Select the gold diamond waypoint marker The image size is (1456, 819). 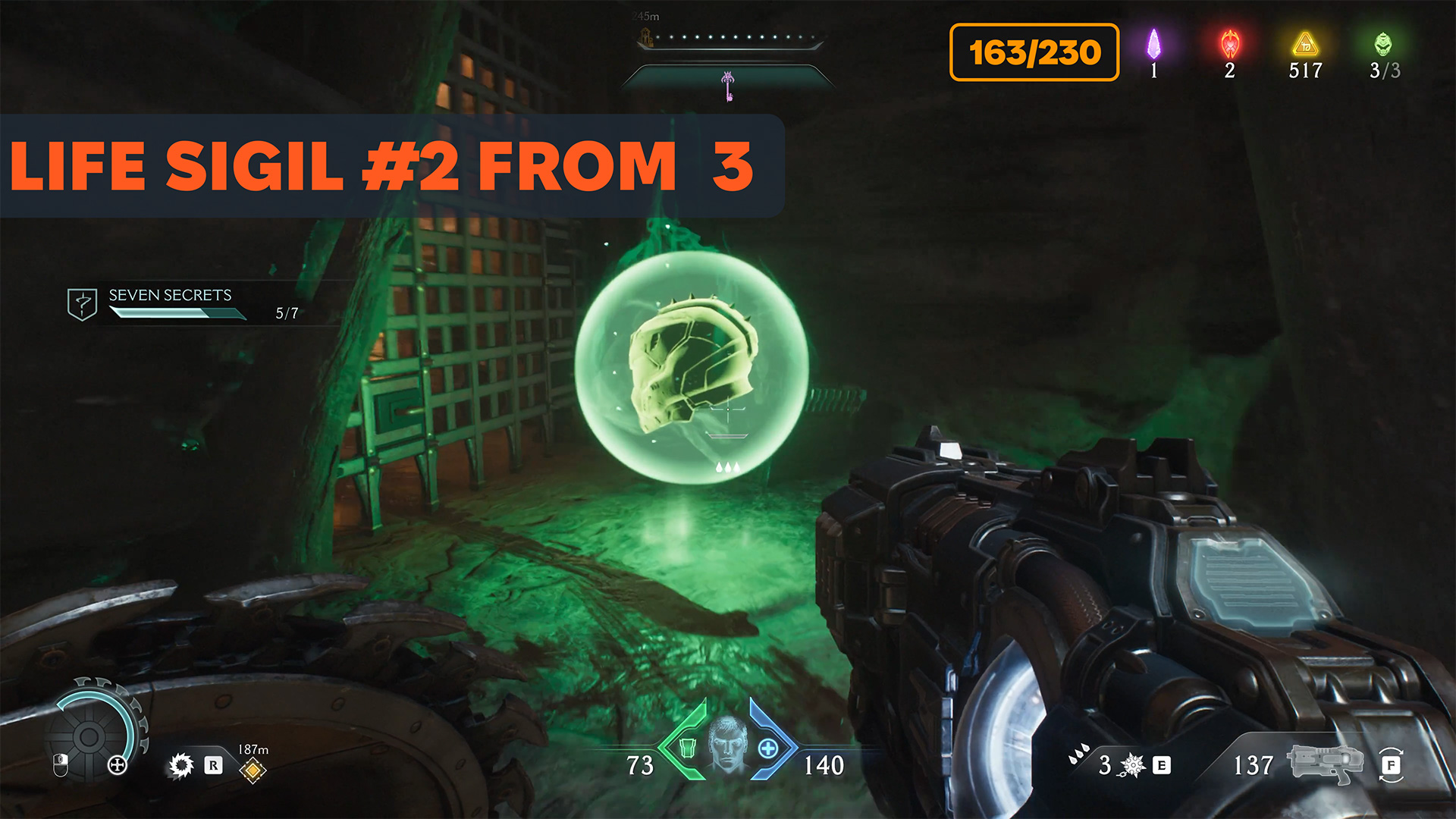(253, 770)
